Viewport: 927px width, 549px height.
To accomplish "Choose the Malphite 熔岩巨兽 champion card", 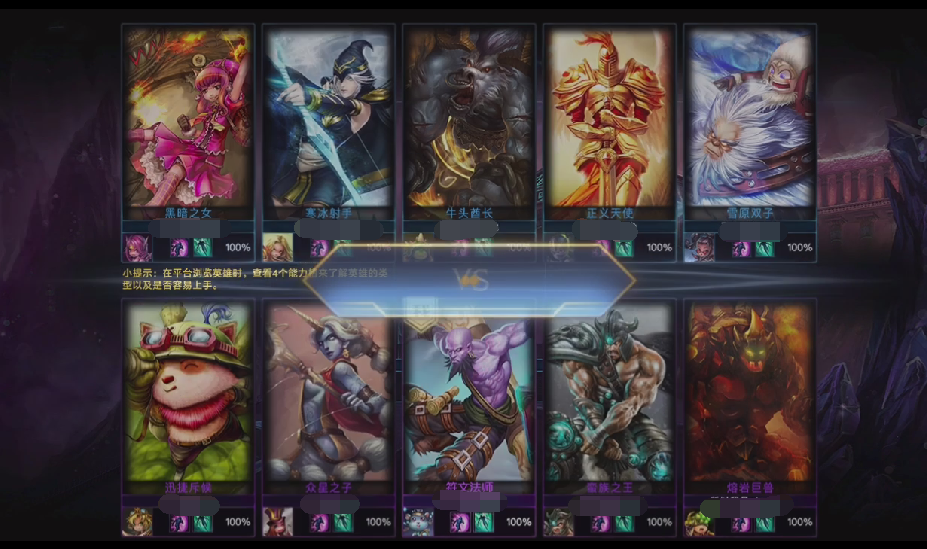I will click(749, 393).
